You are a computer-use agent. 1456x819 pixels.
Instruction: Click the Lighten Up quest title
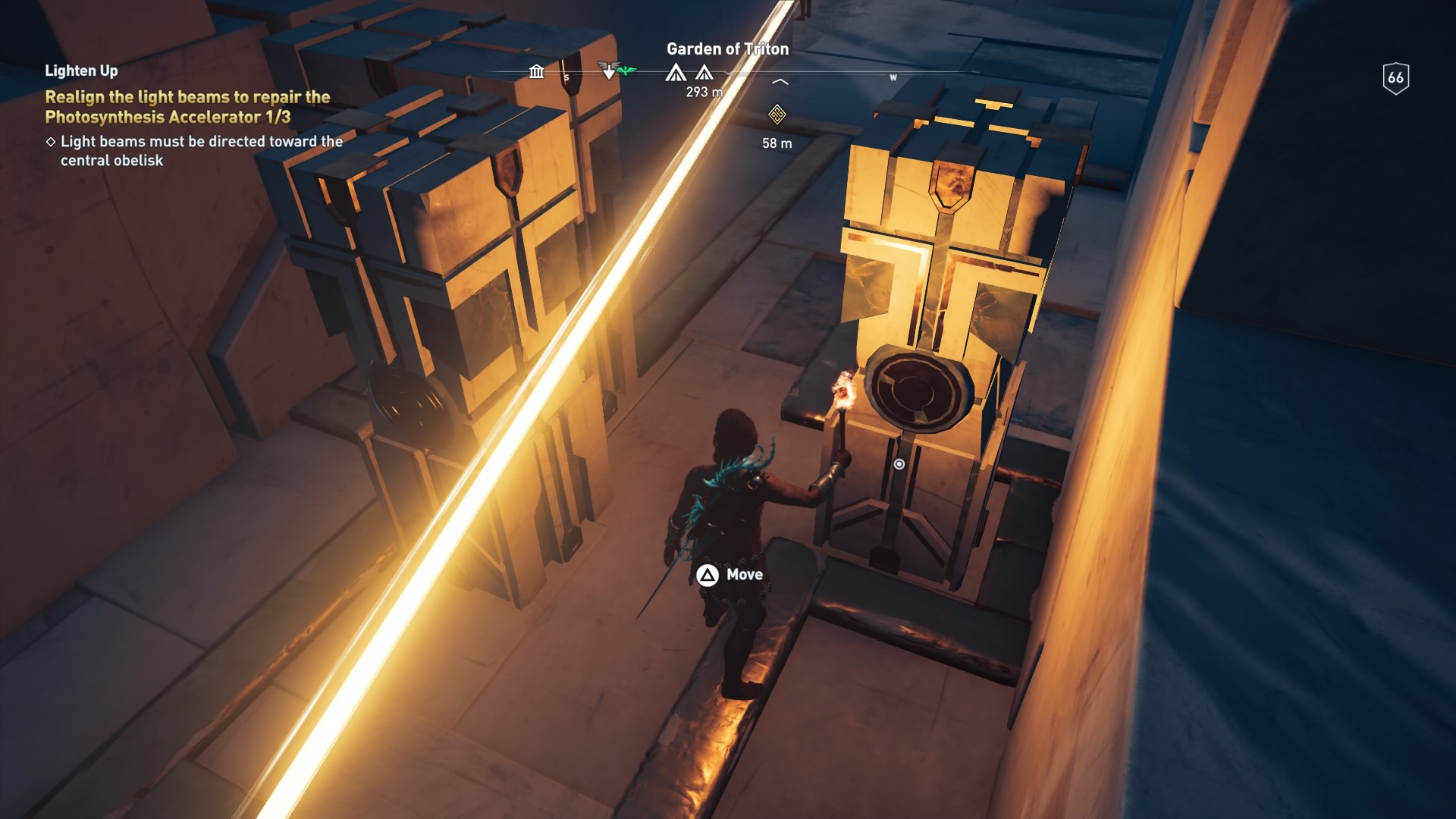(x=81, y=71)
